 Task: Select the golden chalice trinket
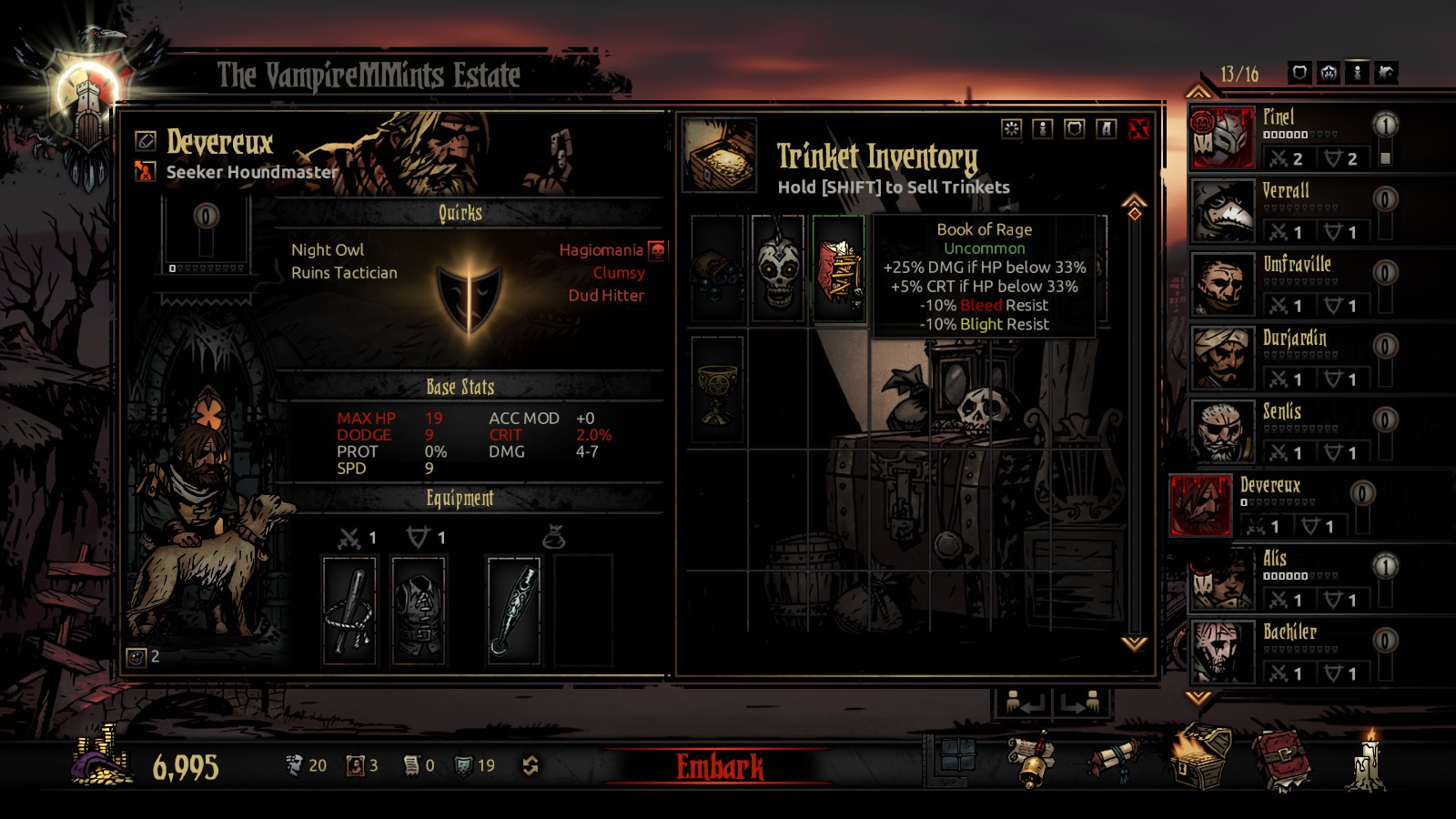tap(717, 389)
